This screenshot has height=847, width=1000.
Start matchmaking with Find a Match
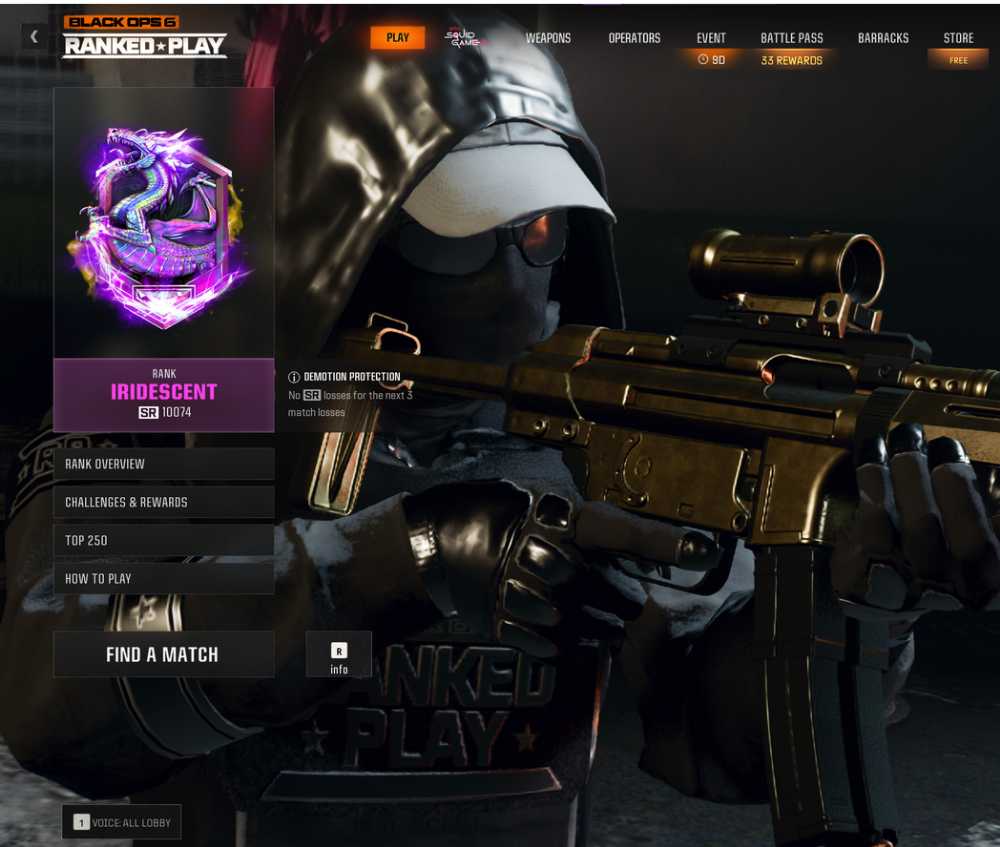[x=163, y=655]
